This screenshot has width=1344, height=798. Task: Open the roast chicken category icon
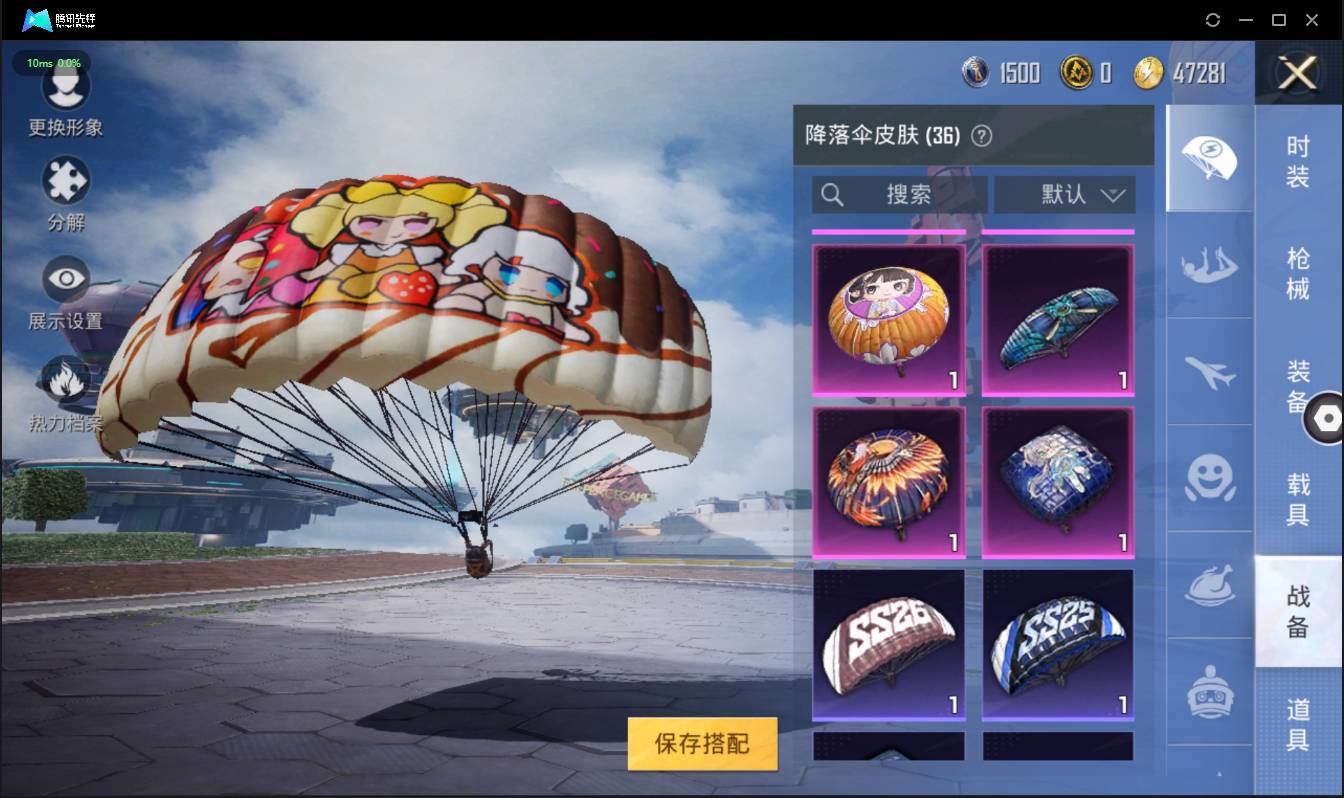pos(1209,584)
